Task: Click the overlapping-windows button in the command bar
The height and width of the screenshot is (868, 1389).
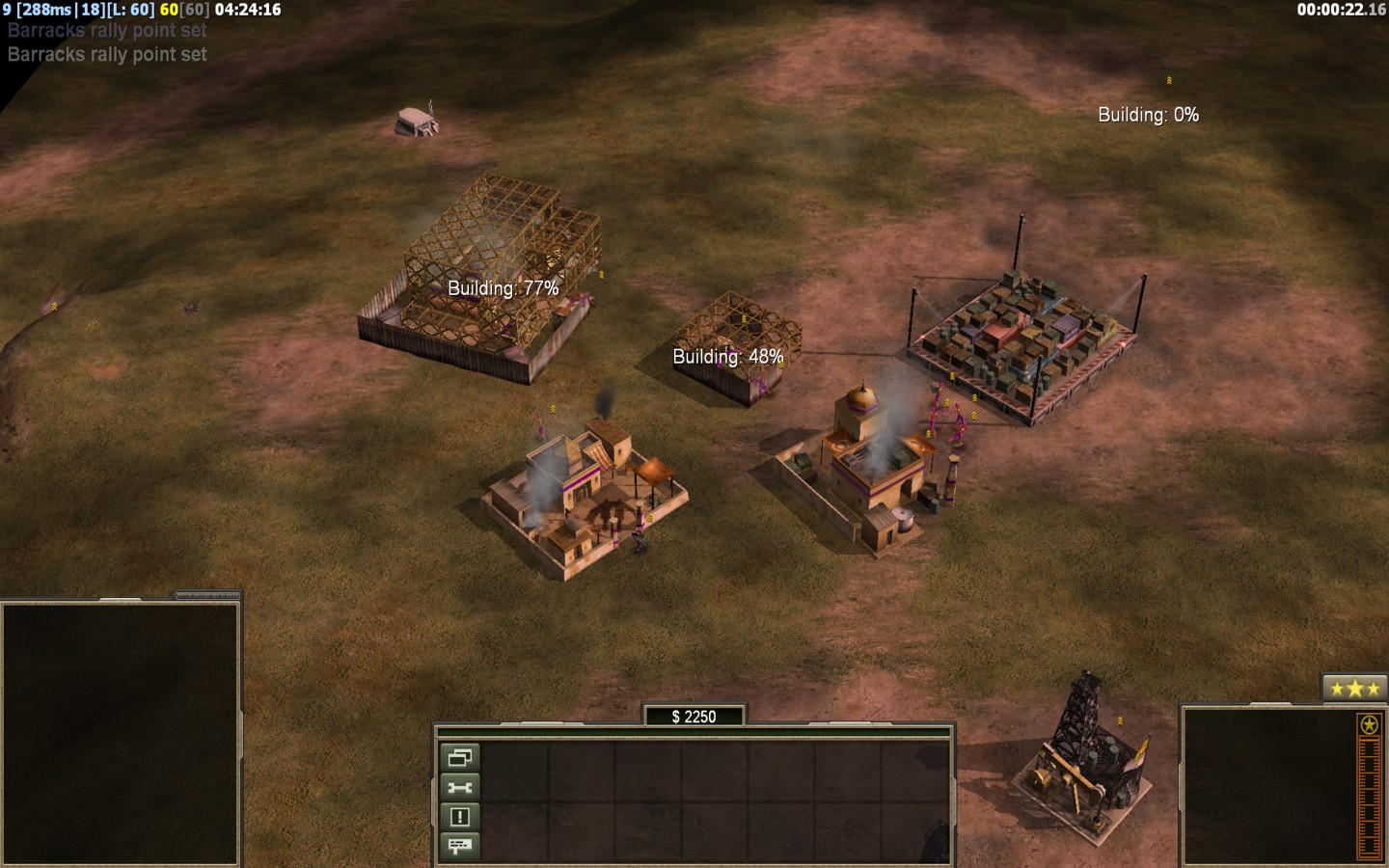Action: pyautogui.click(x=459, y=758)
